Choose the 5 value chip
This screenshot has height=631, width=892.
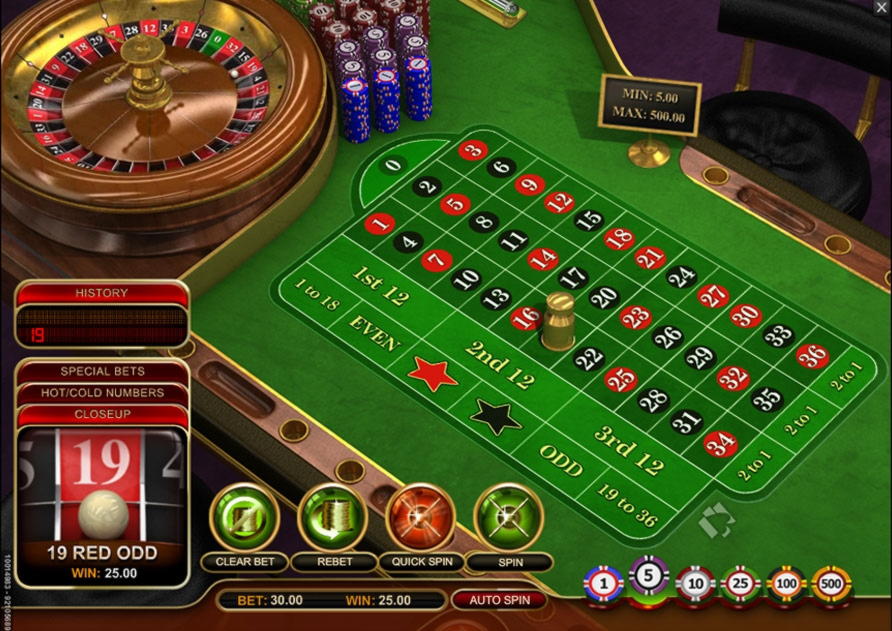click(647, 578)
